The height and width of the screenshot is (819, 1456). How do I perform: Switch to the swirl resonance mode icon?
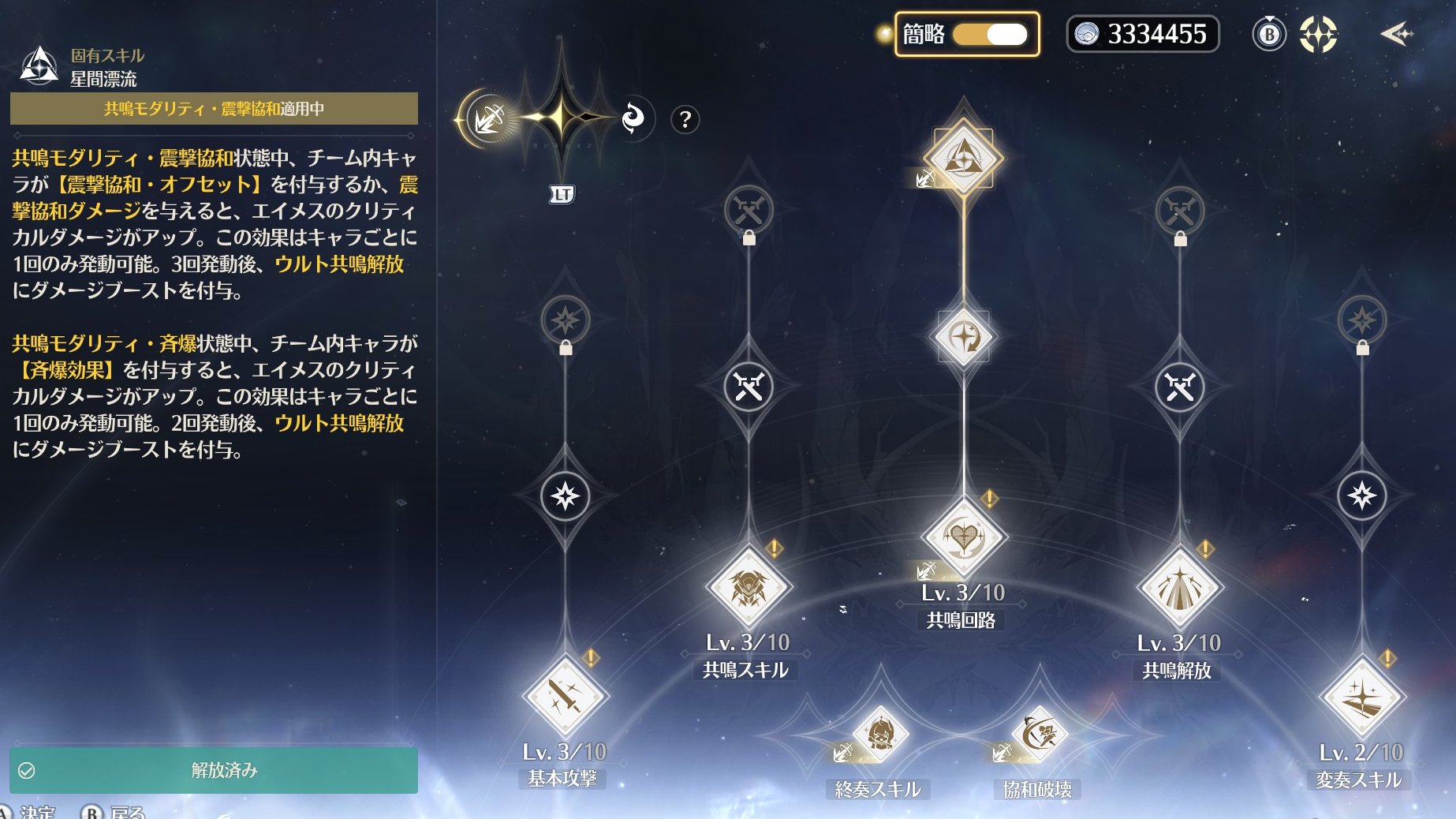point(633,119)
